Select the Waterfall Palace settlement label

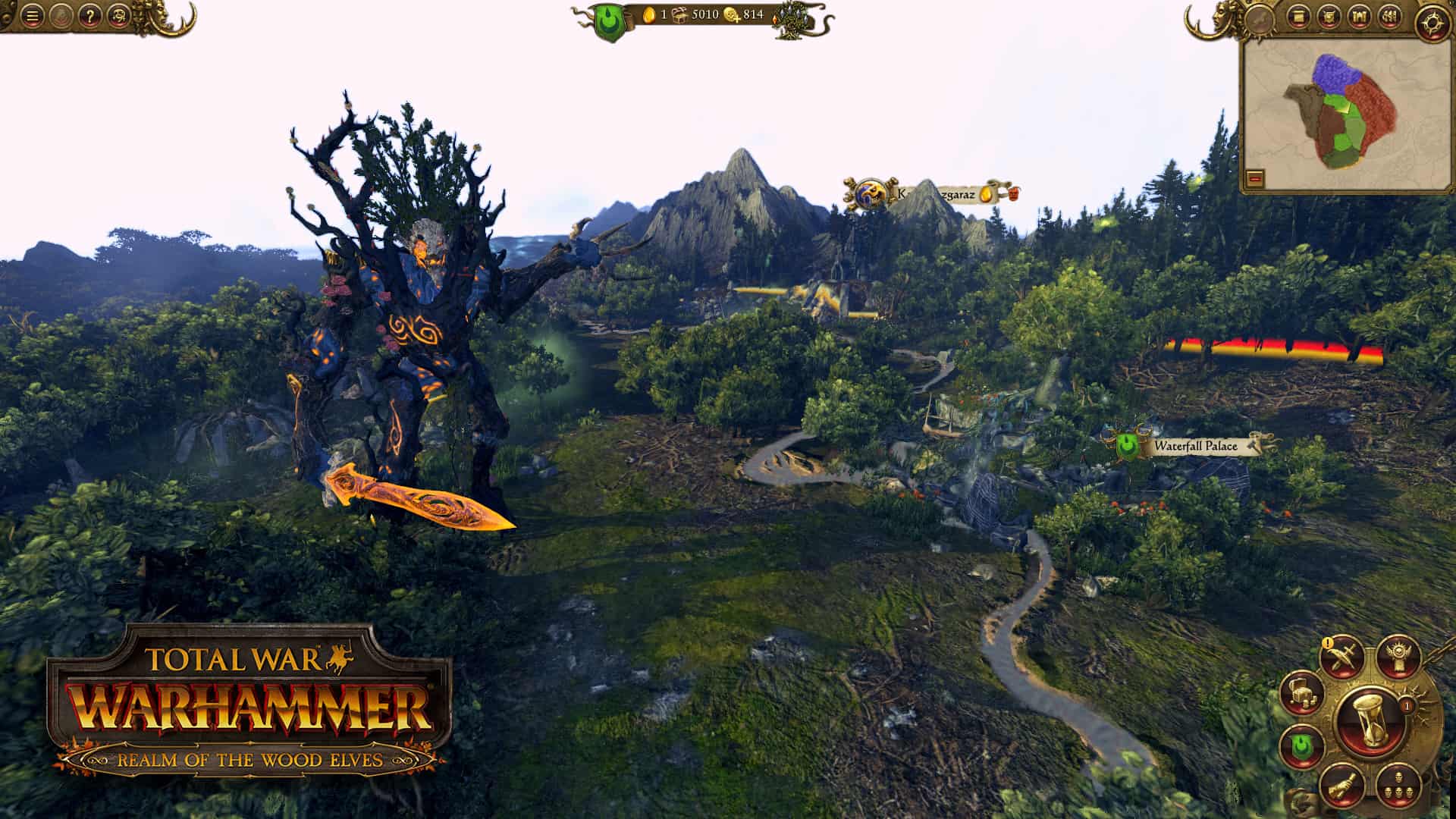[x=1196, y=447]
